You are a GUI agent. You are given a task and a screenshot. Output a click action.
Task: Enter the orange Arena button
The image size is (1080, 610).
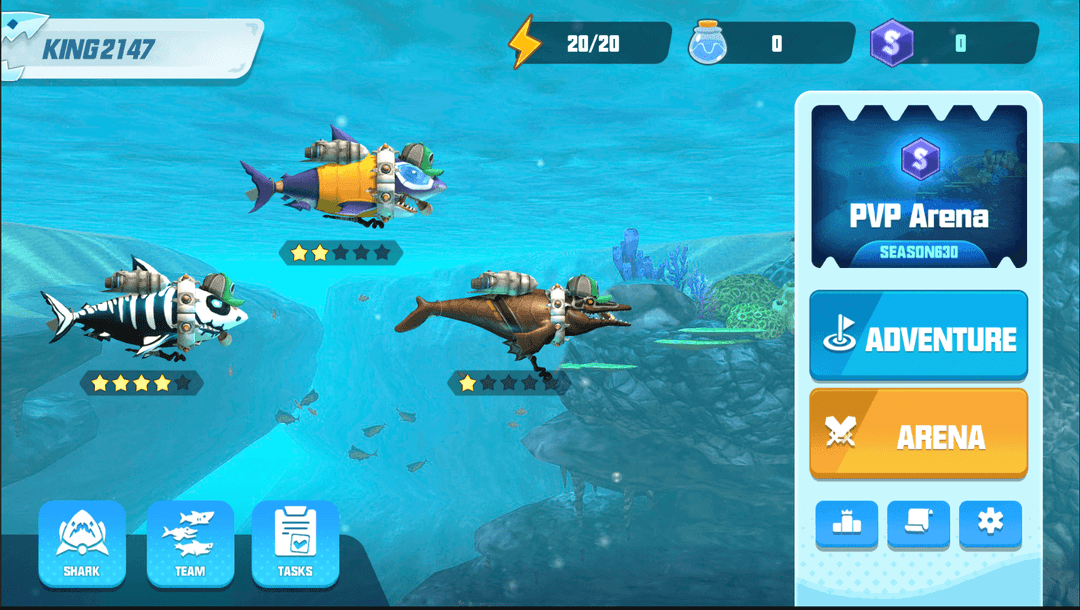tap(918, 434)
